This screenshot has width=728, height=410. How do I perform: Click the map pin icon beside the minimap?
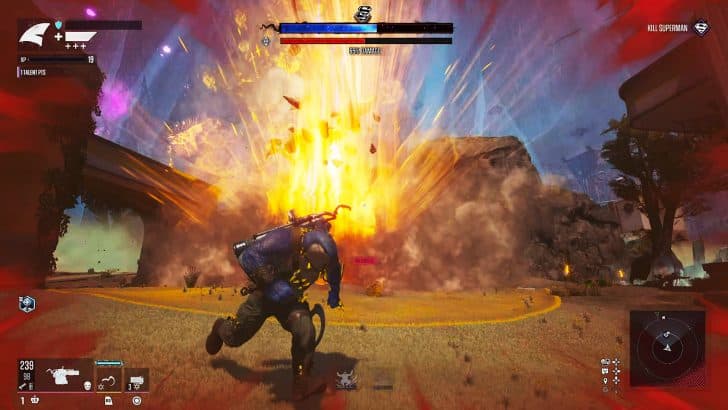click(607, 380)
